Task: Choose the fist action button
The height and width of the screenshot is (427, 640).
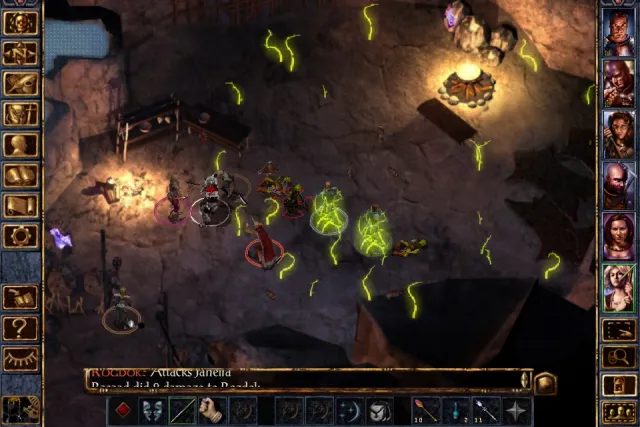Action: (212, 410)
